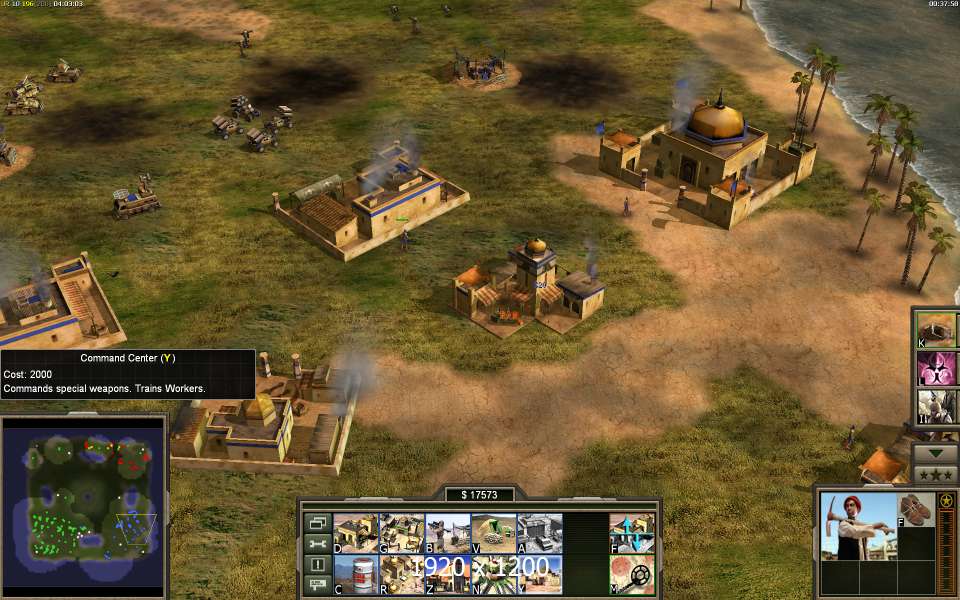Click the overlapping windows button

[x=317, y=522]
